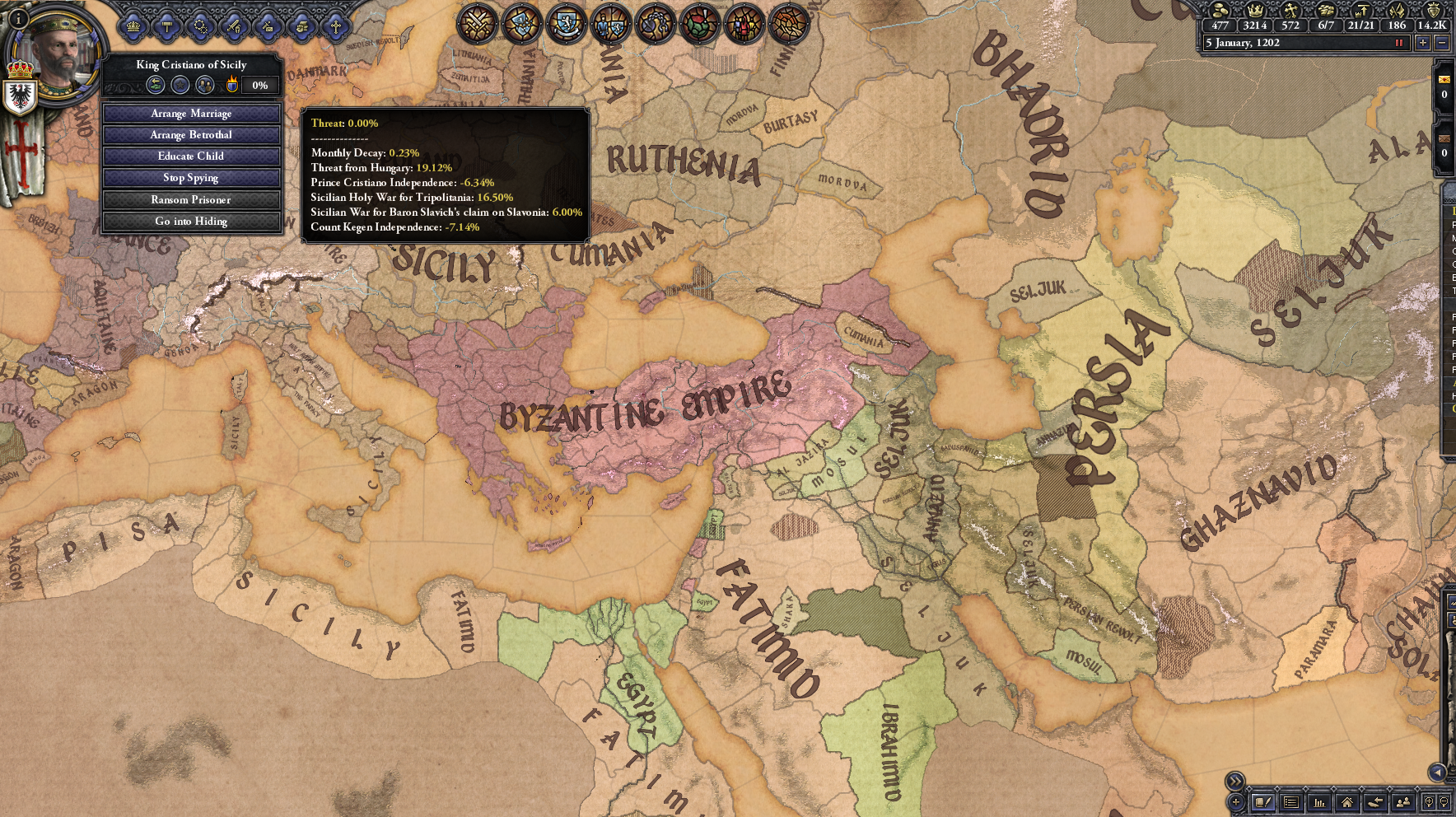Image resolution: width=1456 pixels, height=817 pixels.
Task: Click the home icon to center on capital
Action: click(x=1347, y=802)
